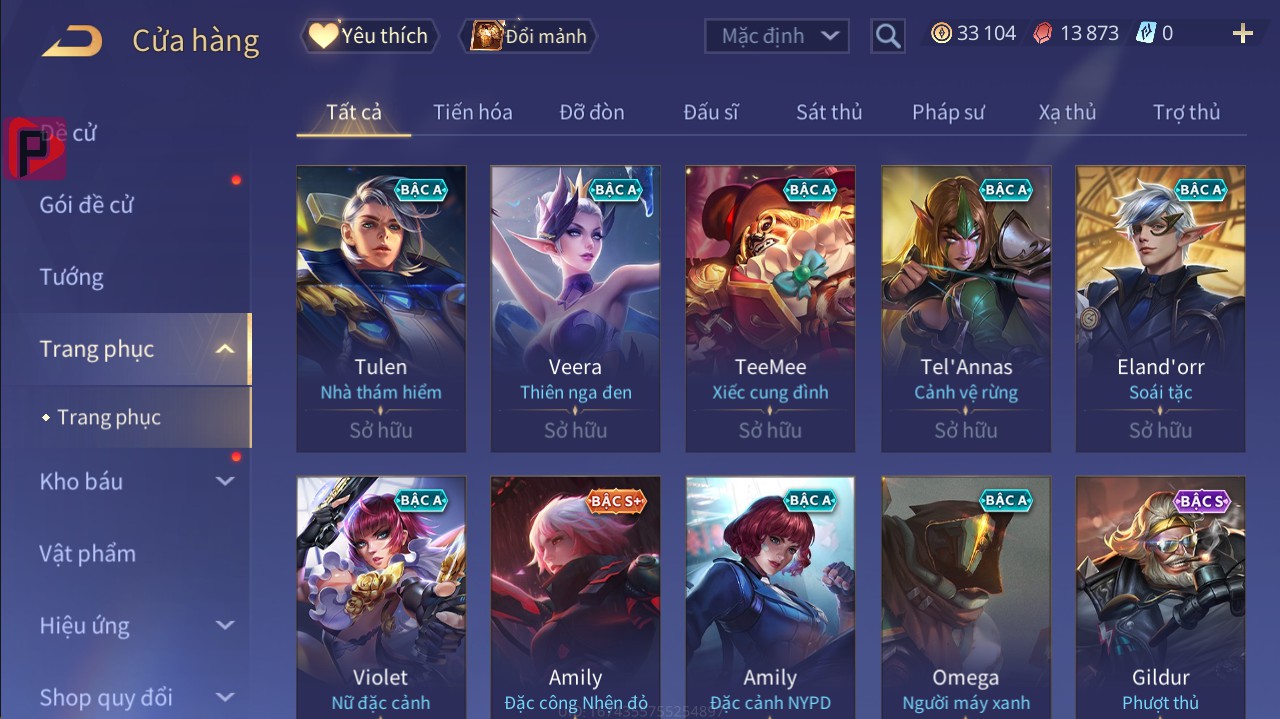Open the Yêu thích favorites list
This screenshot has width=1280, height=719.
click(368, 36)
